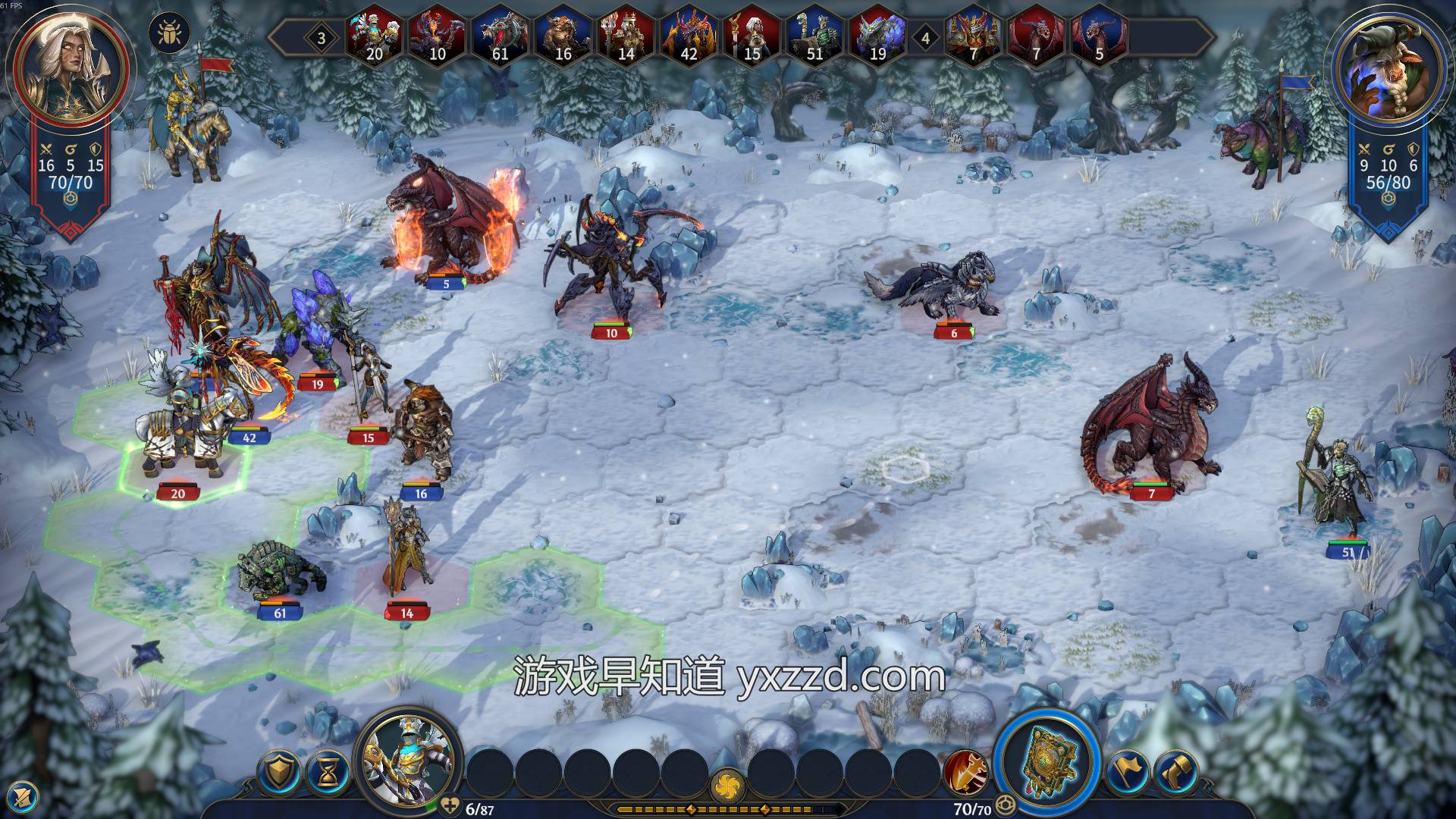Select the enemy goblin hero portrait
Viewport: 1456px width, 819px height.
point(1389,70)
